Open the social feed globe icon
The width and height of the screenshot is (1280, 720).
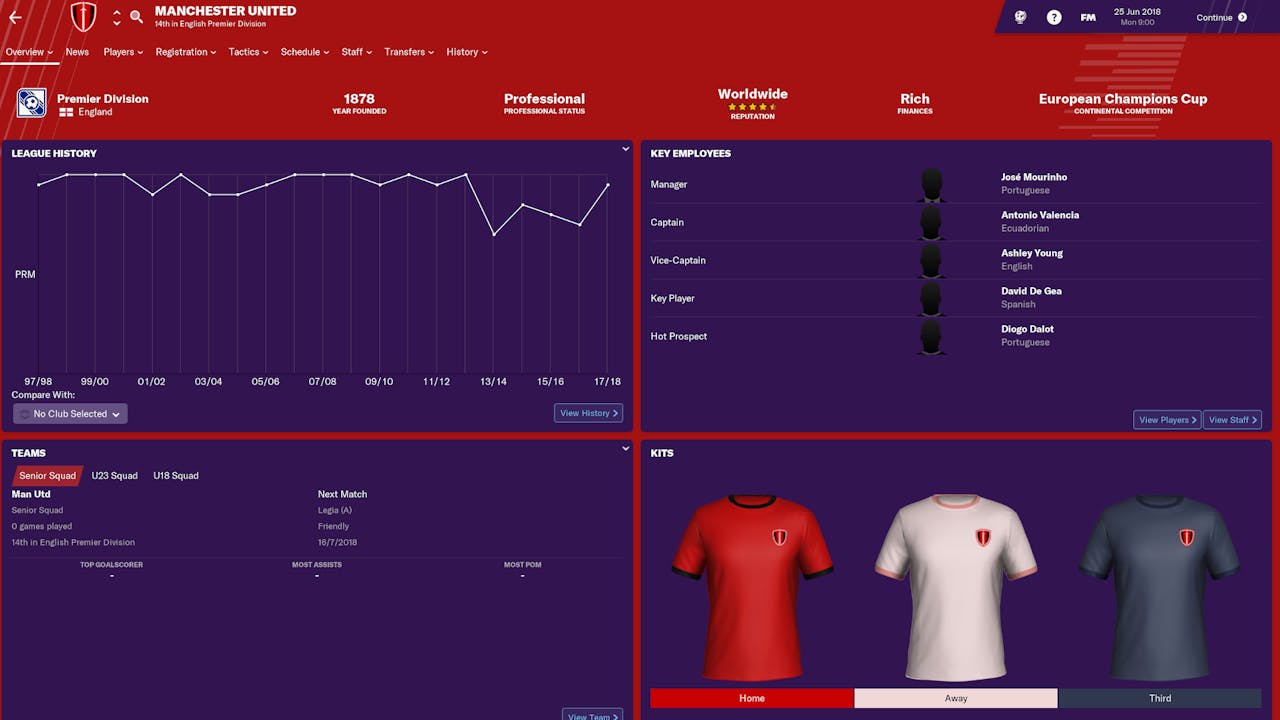click(x=1020, y=16)
